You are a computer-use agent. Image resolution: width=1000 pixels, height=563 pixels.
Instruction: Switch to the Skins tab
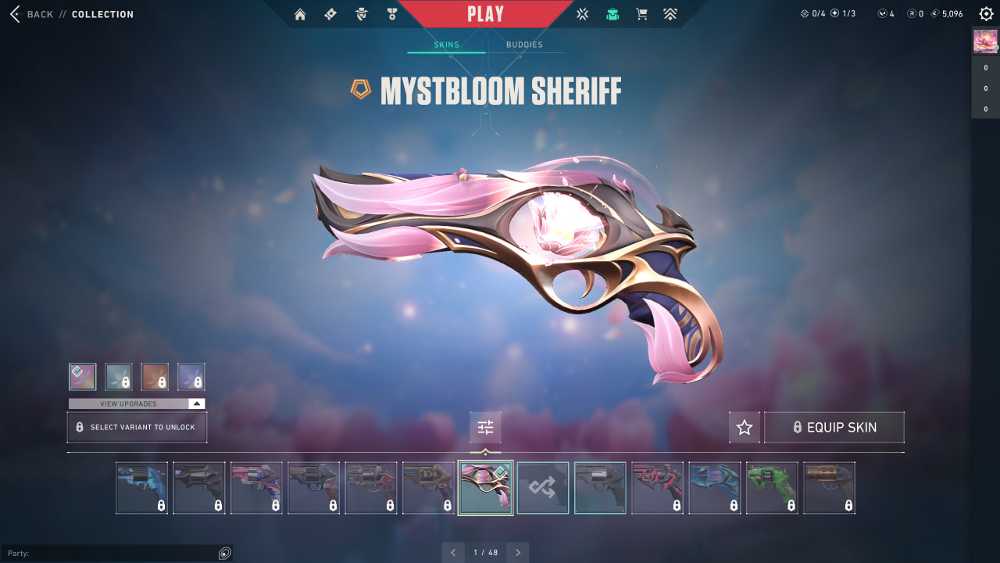(446, 45)
